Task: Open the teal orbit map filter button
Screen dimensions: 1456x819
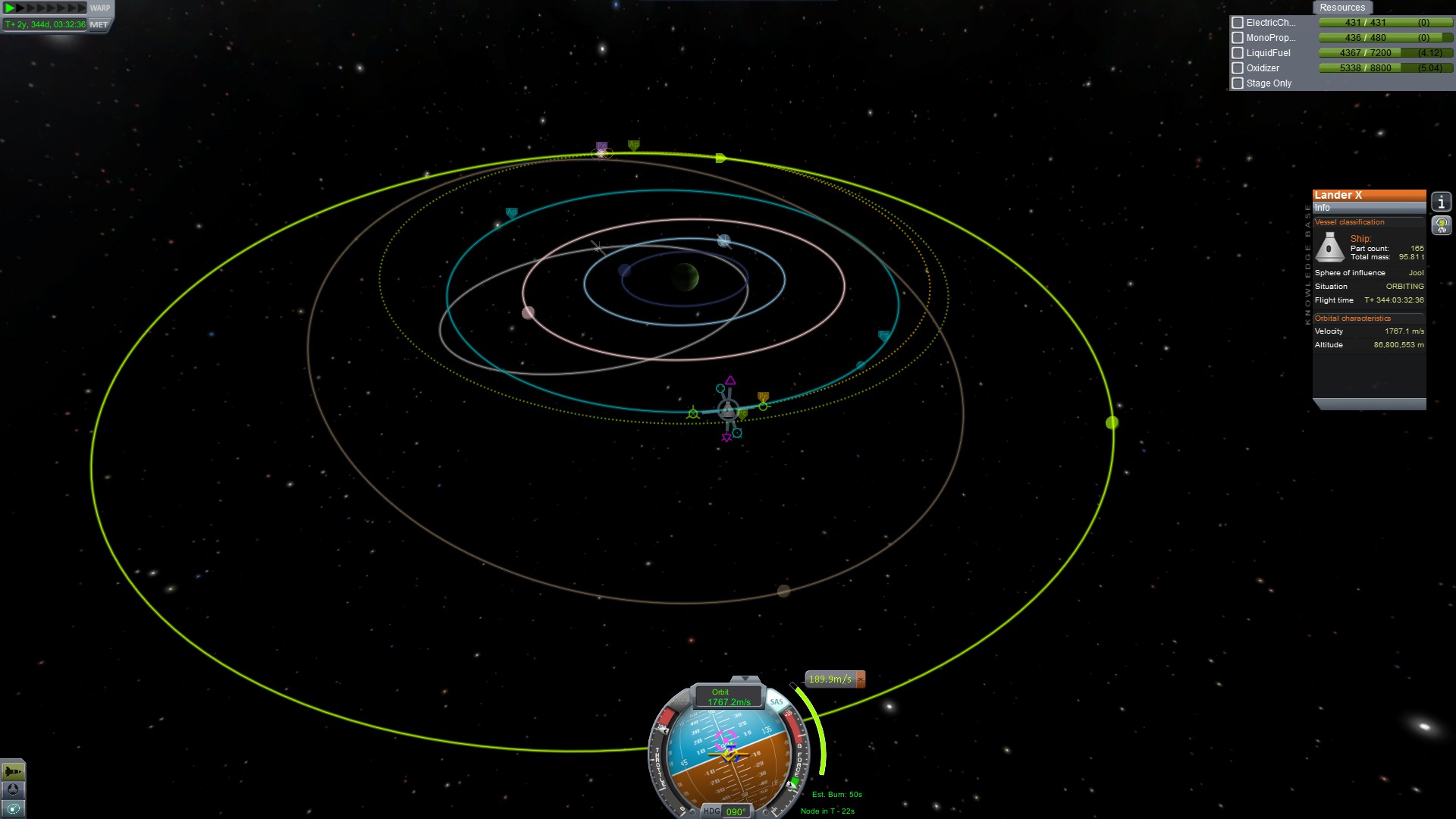Action: click(13, 808)
